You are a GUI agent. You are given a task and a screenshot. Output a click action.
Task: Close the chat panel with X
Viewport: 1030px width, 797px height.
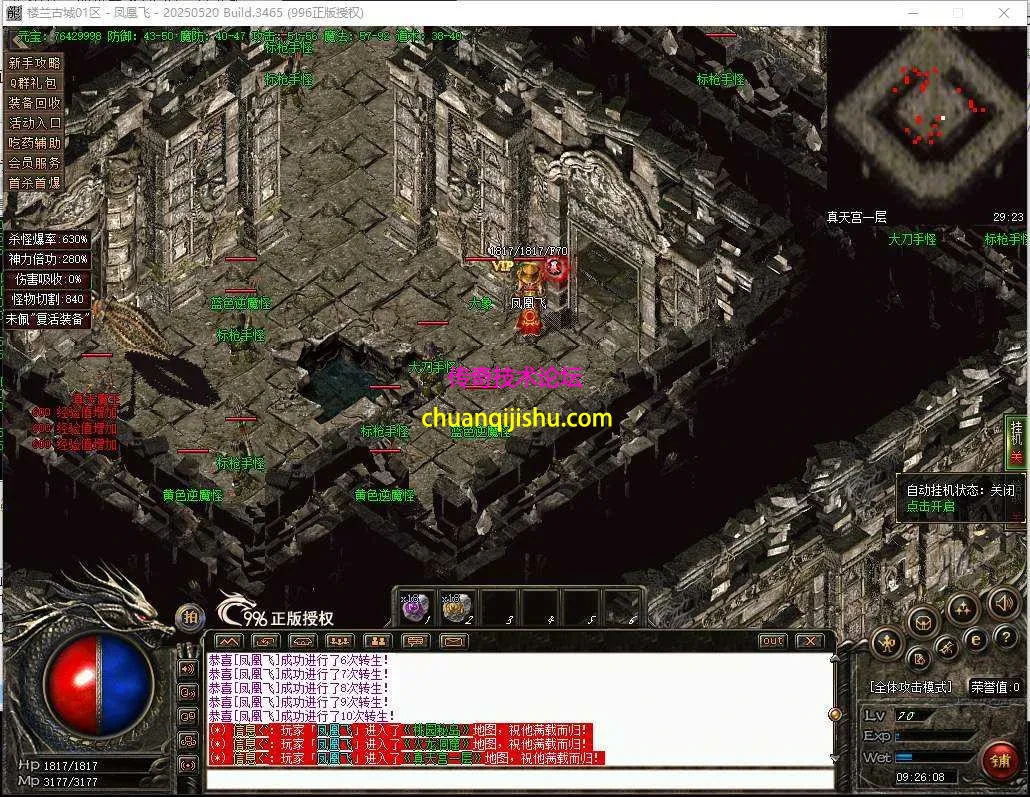809,641
